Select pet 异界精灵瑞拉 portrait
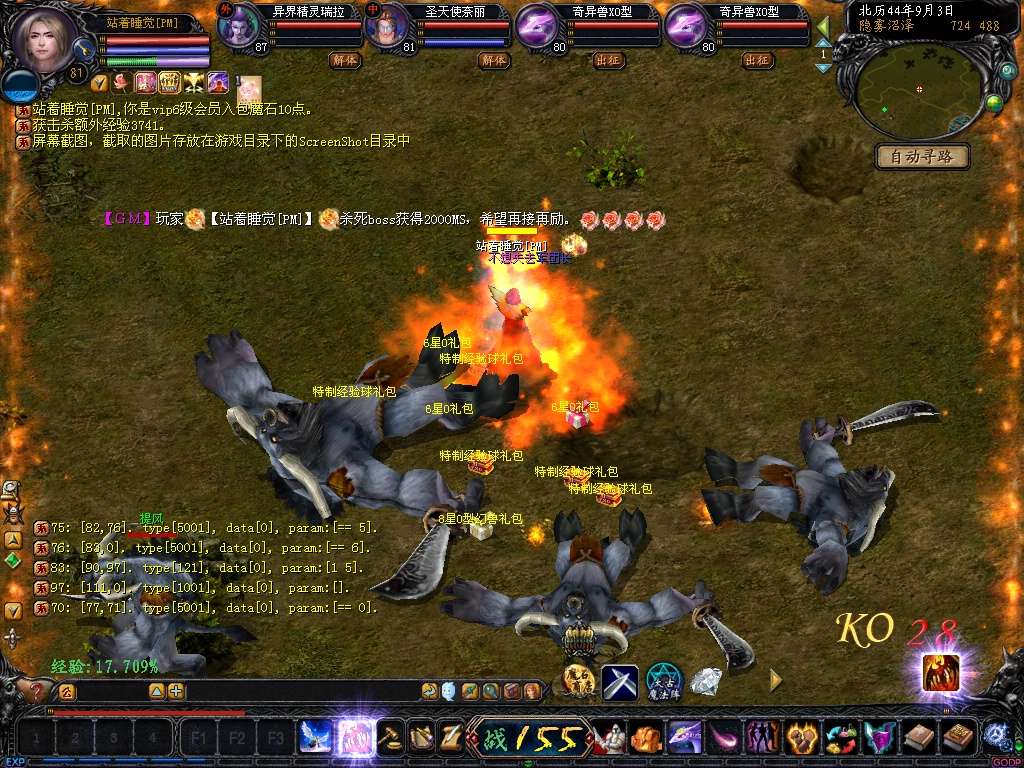The width and height of the screenshot is (1024, 768). point(238,26)
